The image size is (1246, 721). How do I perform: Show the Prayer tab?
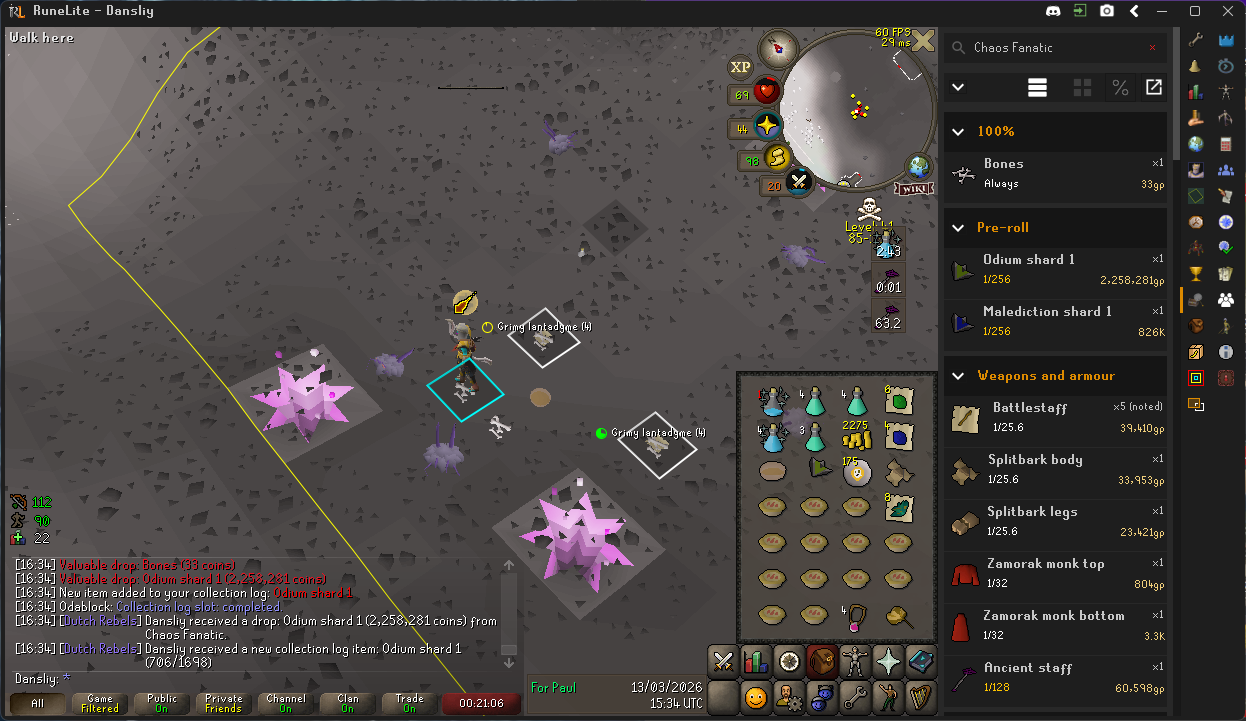click(888, 662)
